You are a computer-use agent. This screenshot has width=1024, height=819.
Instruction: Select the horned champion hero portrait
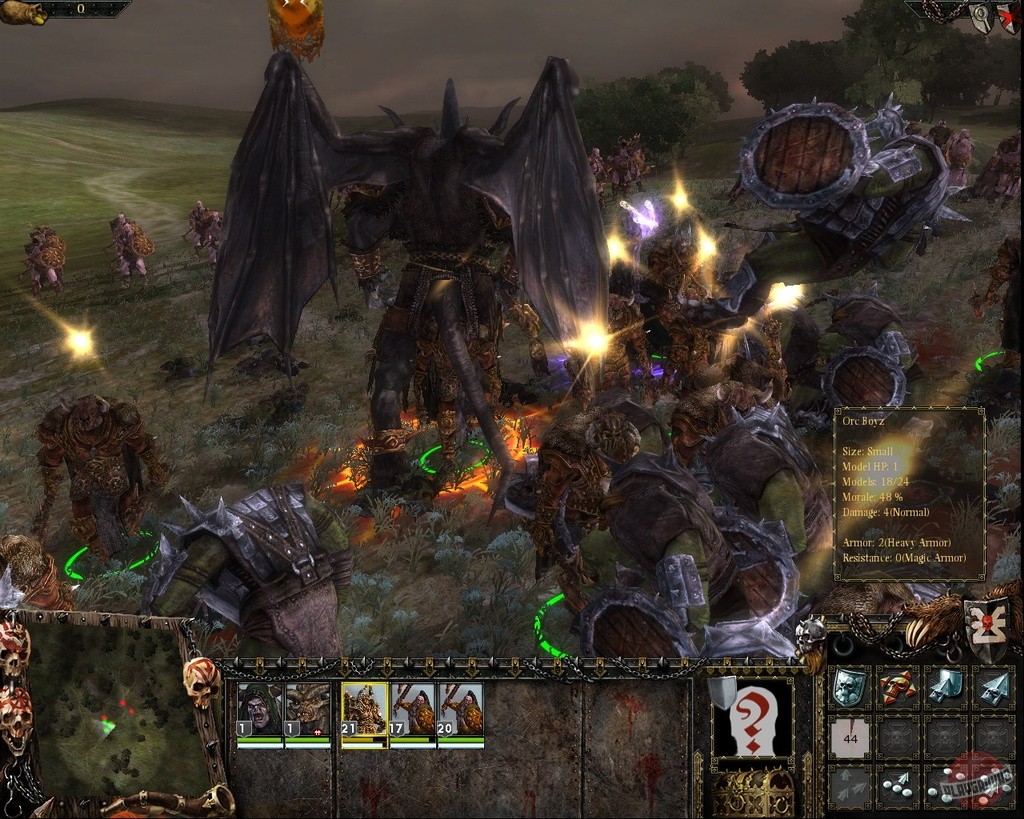[307, 711]
